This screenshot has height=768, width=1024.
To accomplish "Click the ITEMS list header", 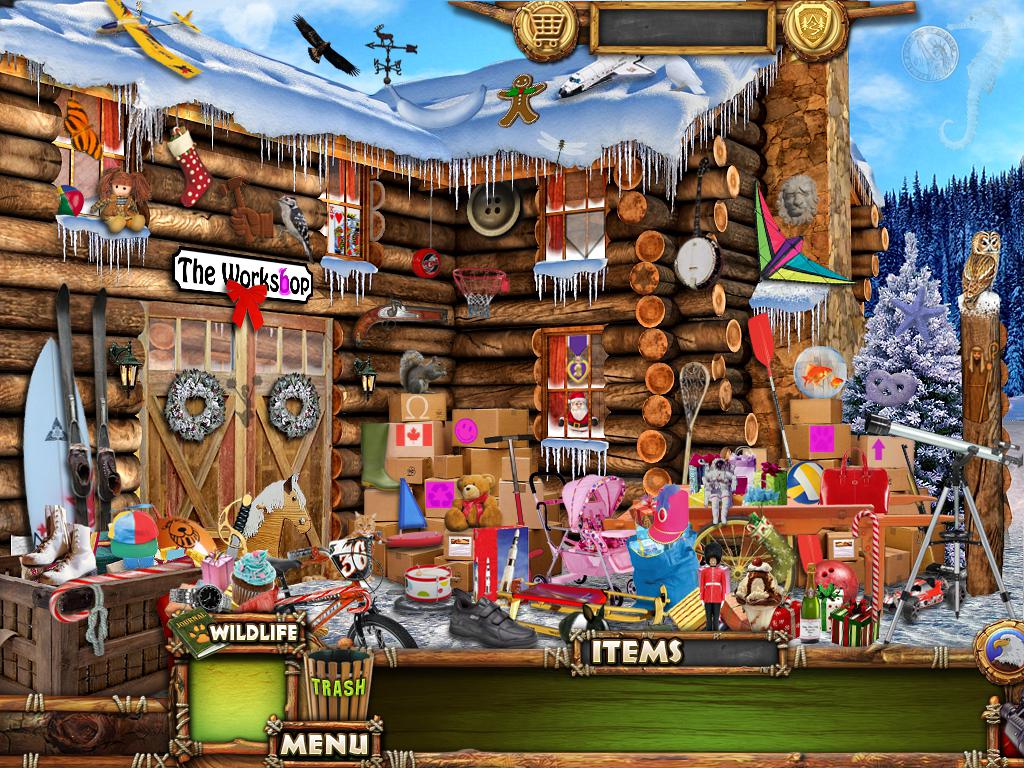I will click(636, 652).
